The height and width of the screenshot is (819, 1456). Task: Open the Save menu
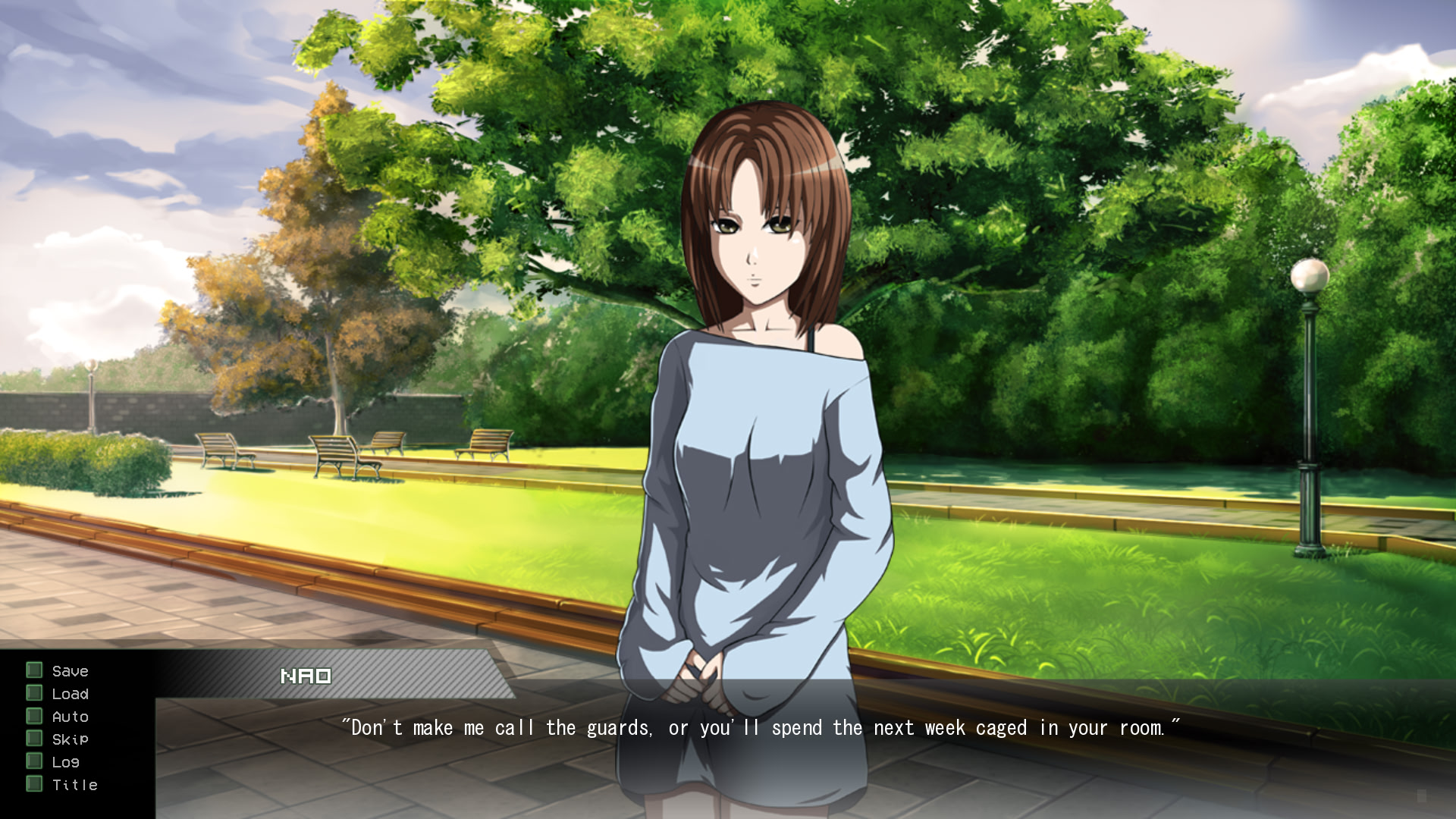point(69,670)
